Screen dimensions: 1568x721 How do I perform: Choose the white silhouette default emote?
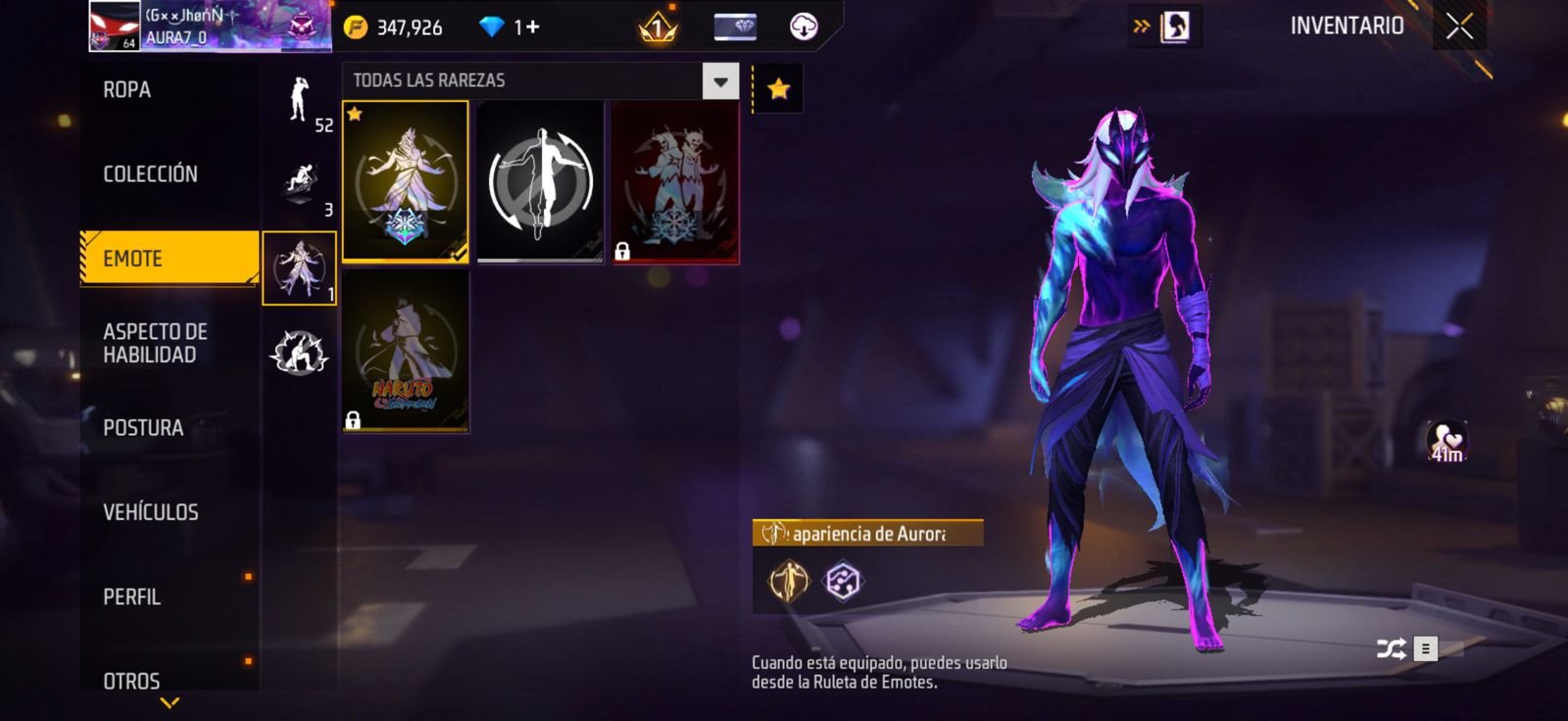pos(540,181)
